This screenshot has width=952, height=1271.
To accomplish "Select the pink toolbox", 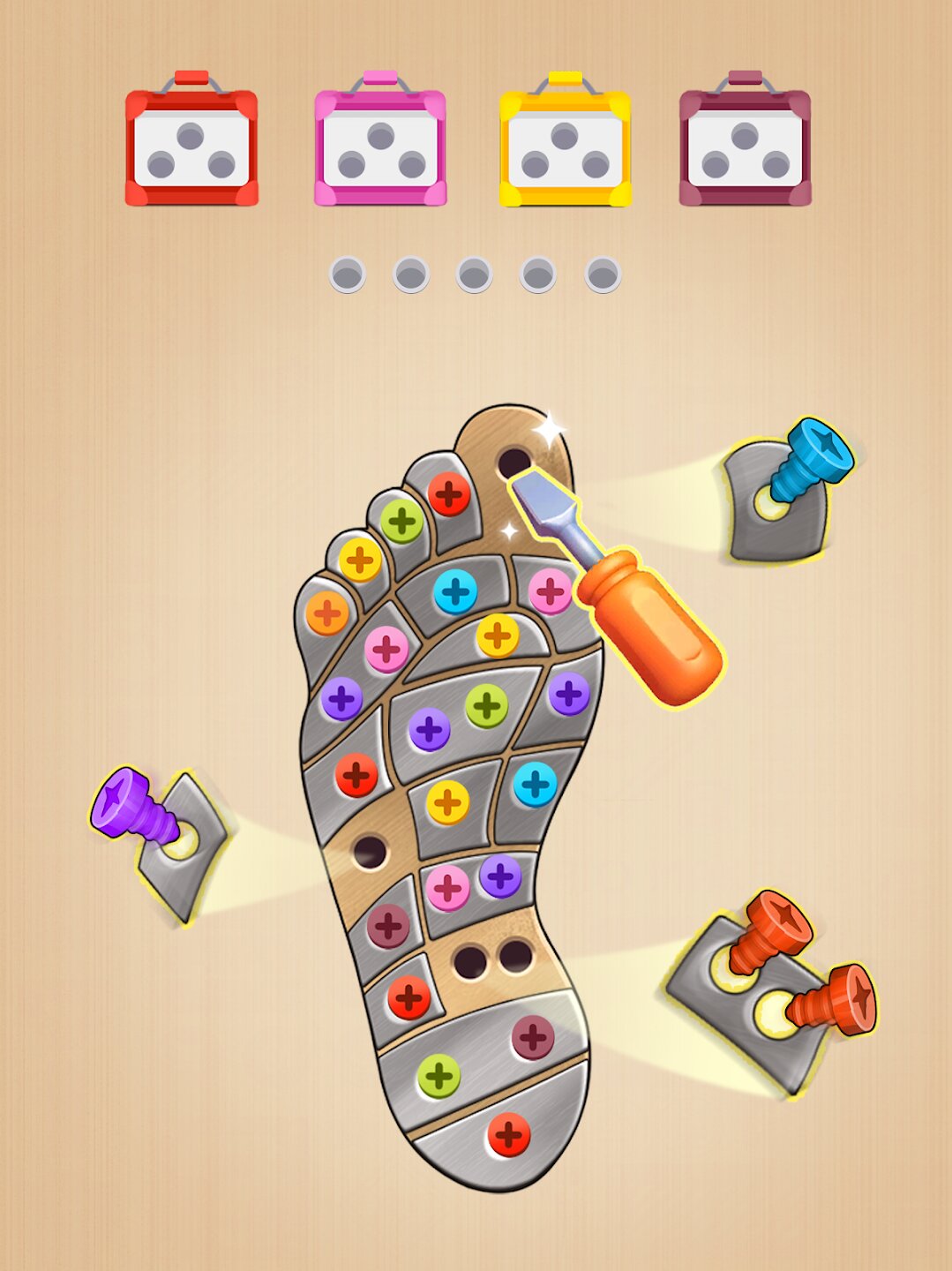I will (380, 141).
